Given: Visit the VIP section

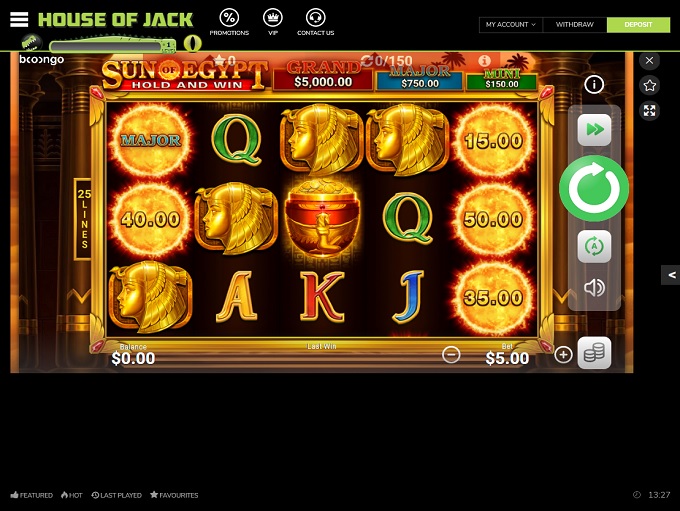Looking at the screenshot, I should click(x=272, y=22).
